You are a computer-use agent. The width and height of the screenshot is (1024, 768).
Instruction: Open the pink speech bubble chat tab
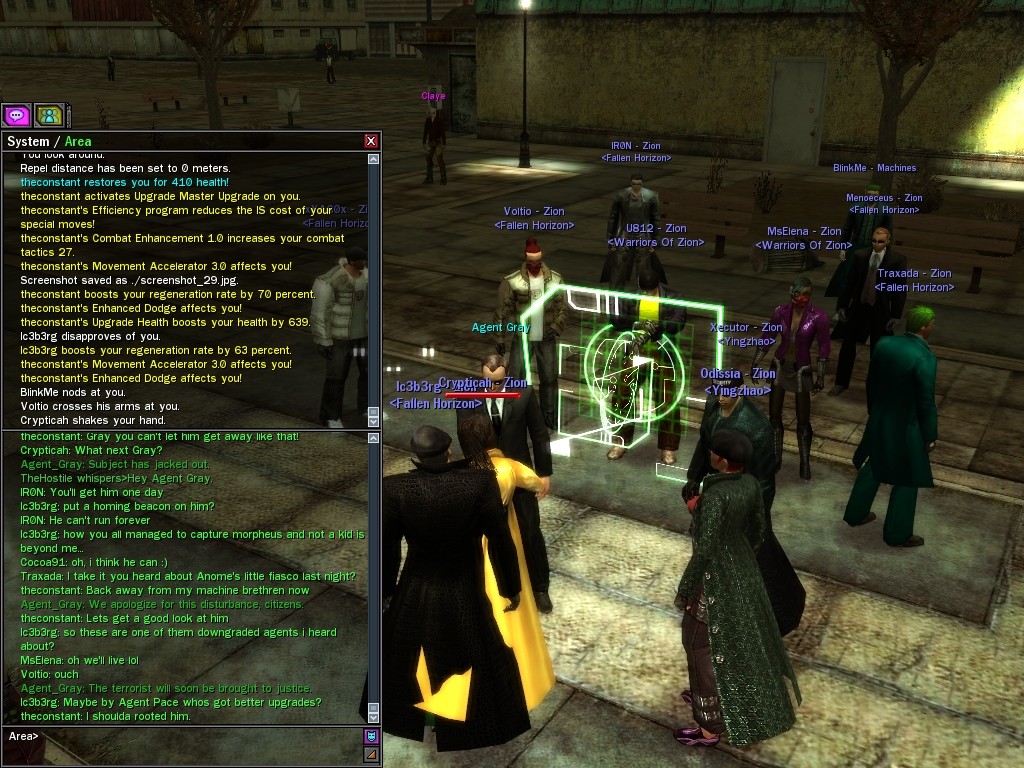[16, 115]
